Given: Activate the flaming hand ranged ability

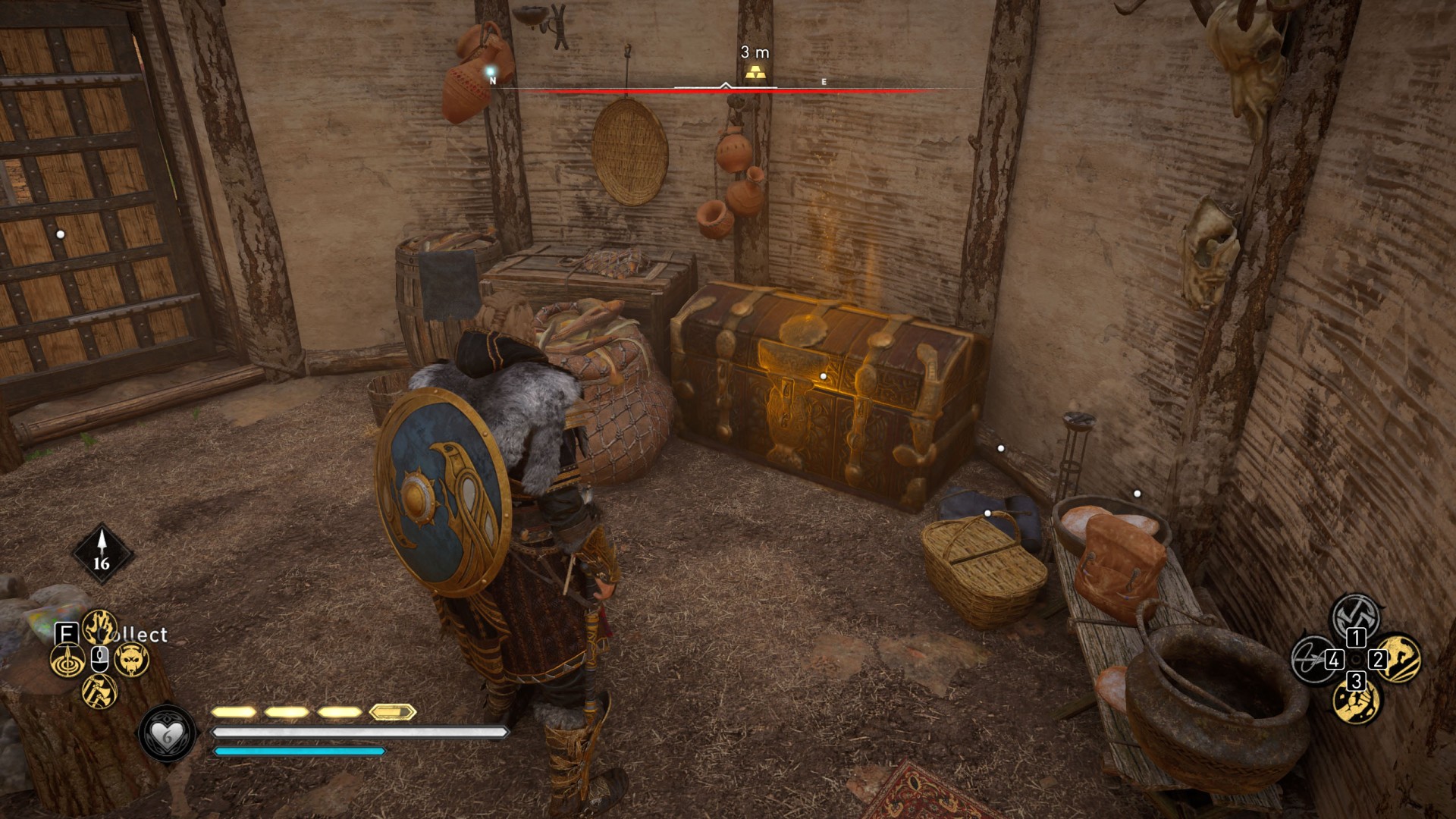Looking at the screenshot, I should [x=99, y=627].
